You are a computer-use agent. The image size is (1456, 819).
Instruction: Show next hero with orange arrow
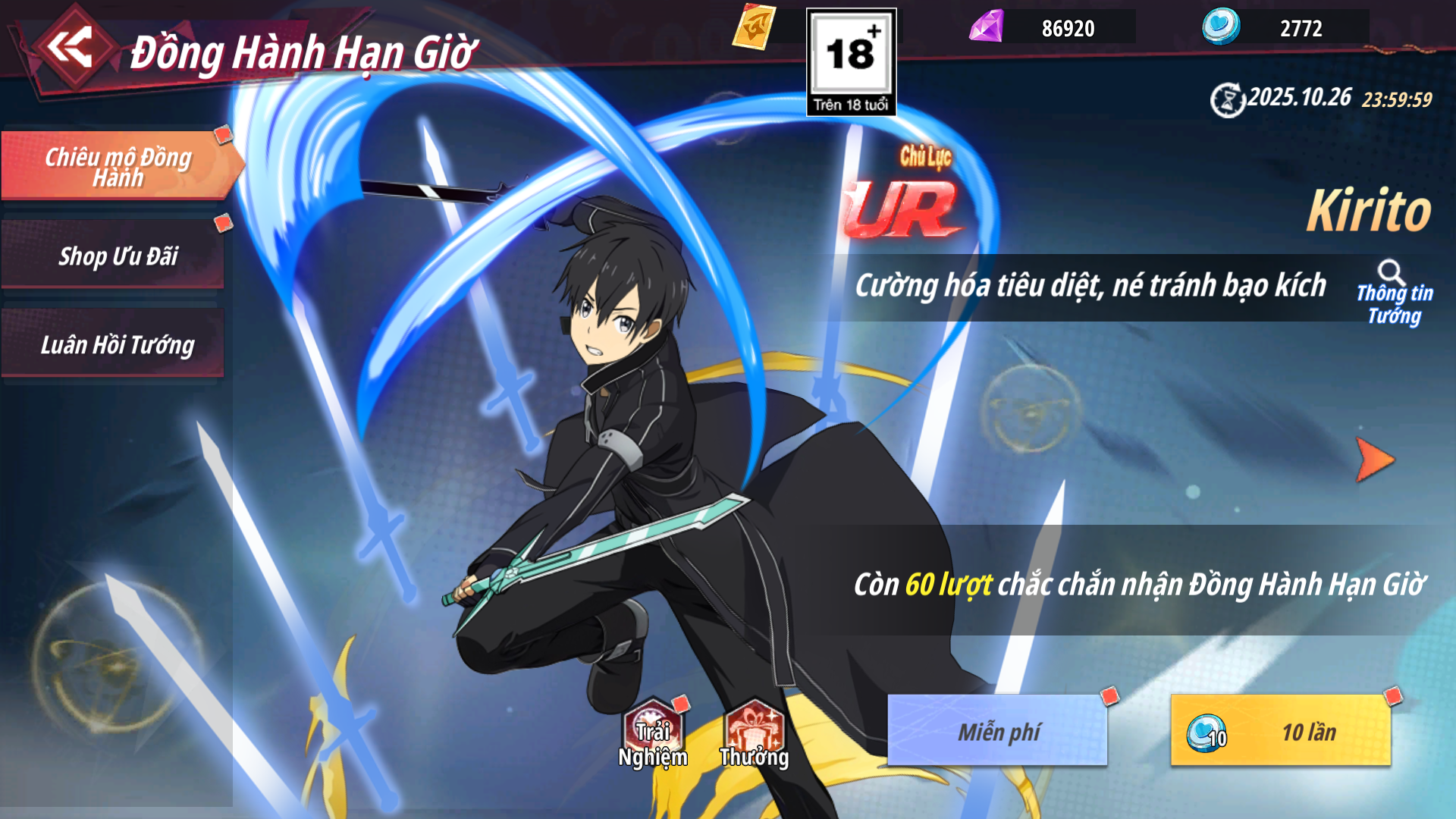pyautogui.click(x=1374, y=460)
